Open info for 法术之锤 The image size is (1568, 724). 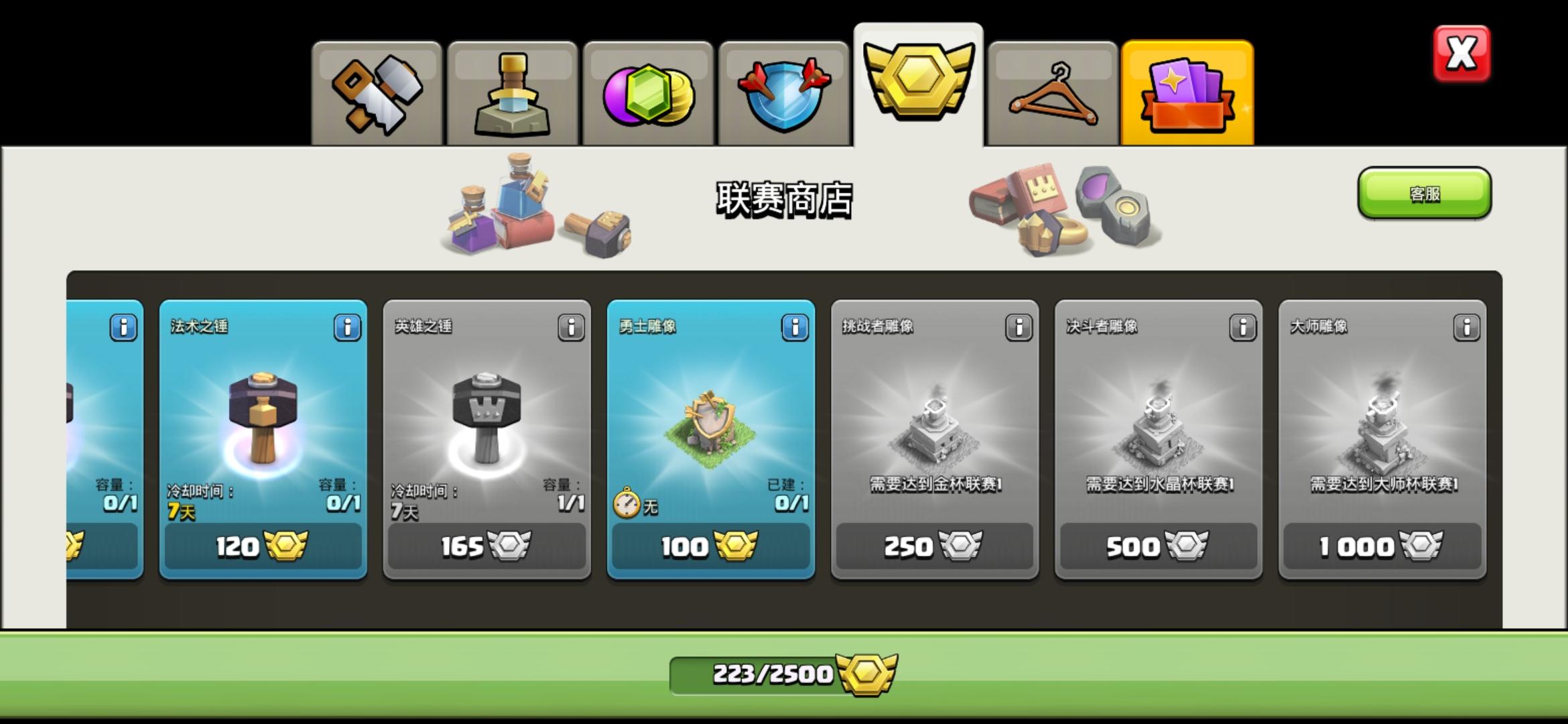348,328
